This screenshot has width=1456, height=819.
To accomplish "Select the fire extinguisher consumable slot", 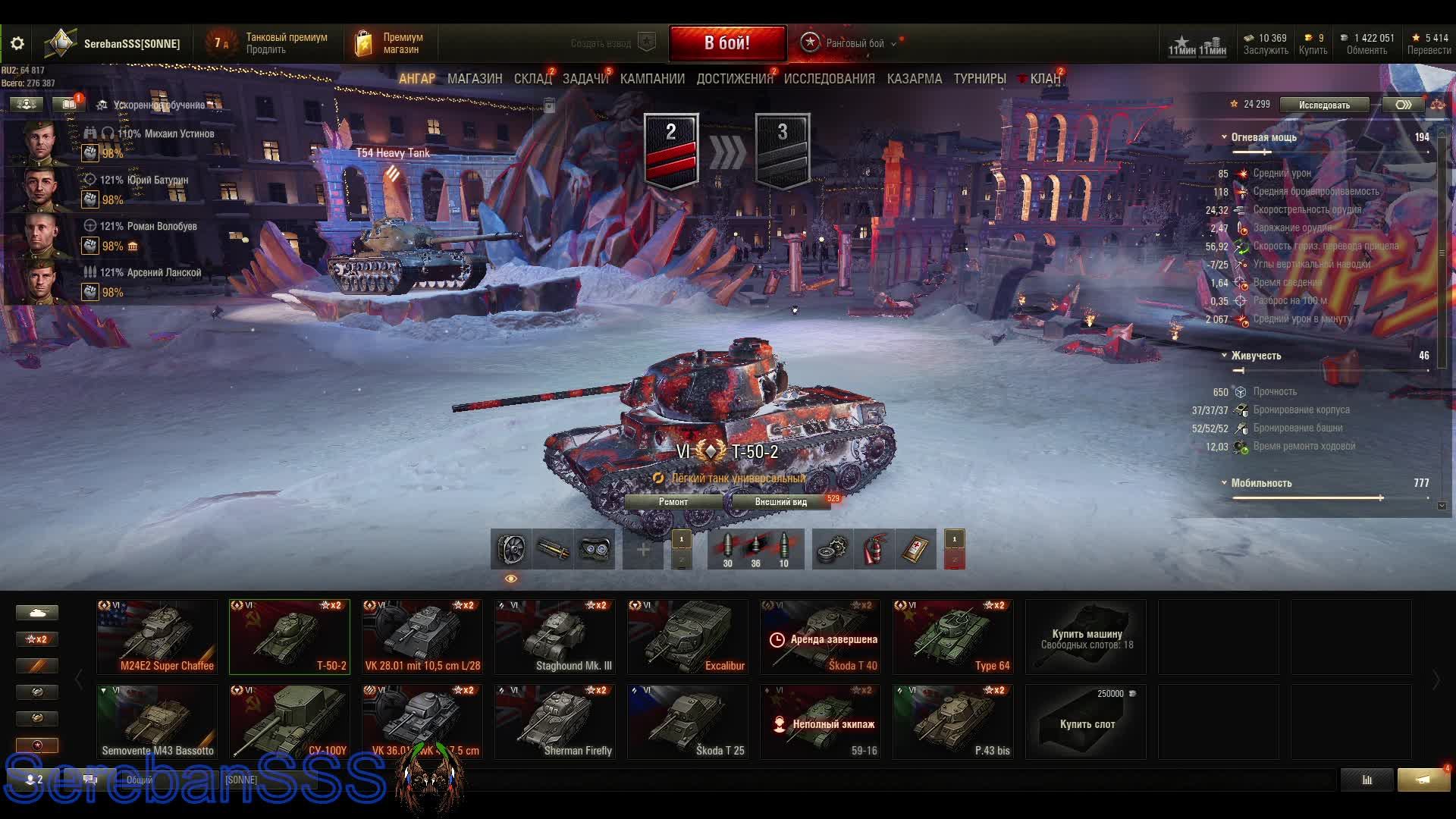I will point(874,549).
